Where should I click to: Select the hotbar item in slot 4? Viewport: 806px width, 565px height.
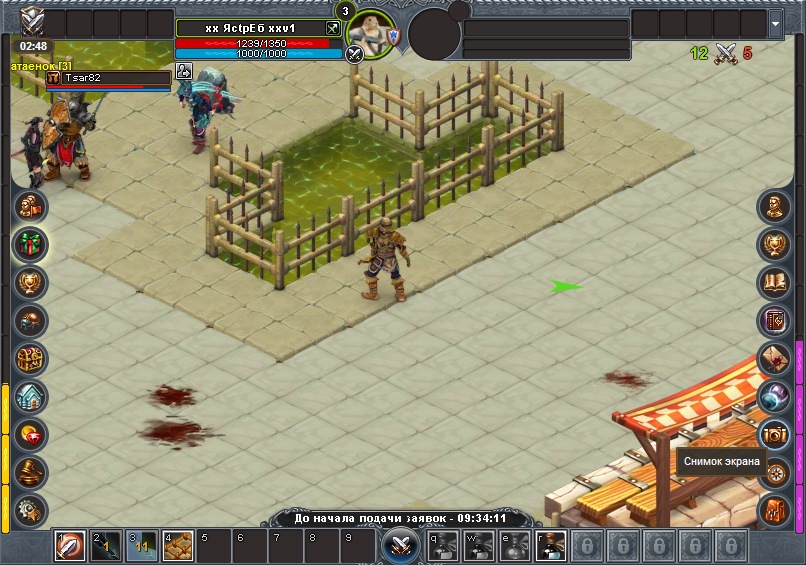coord(178,546)
